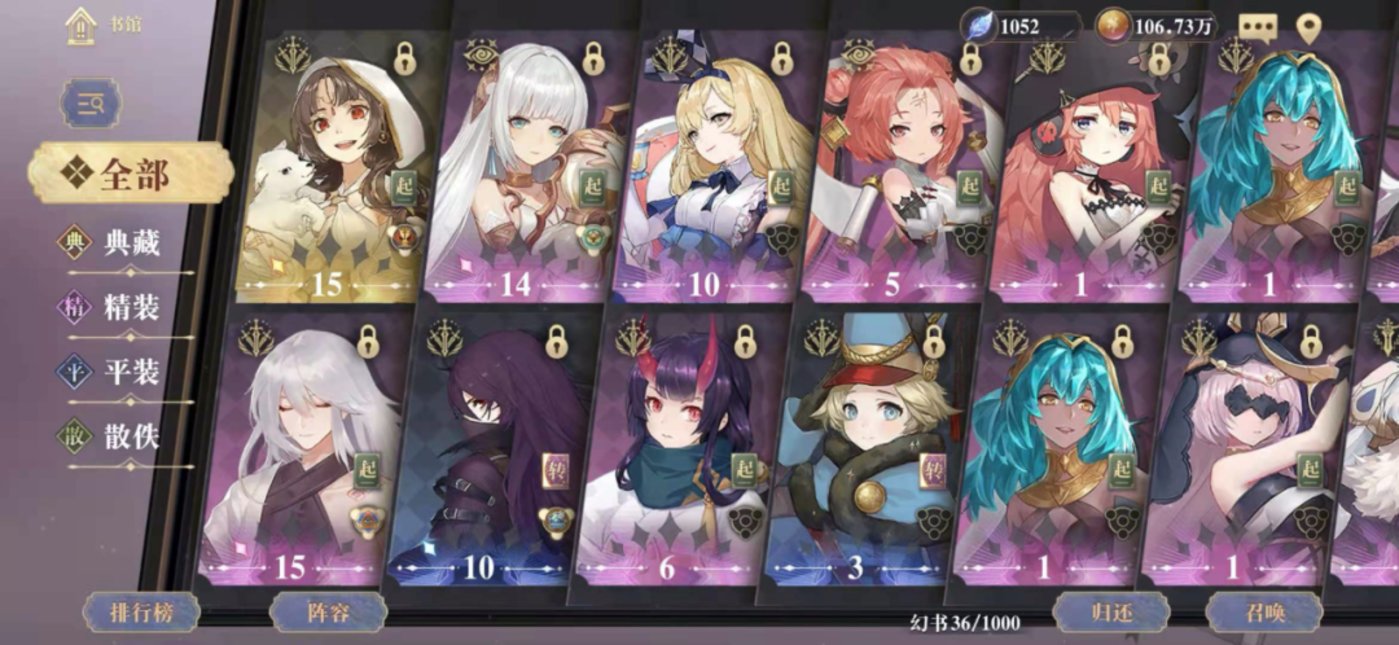Open the filter search button
This screenshot has width=1399, height=645.
pyautogui.click(x=91, y=103)
